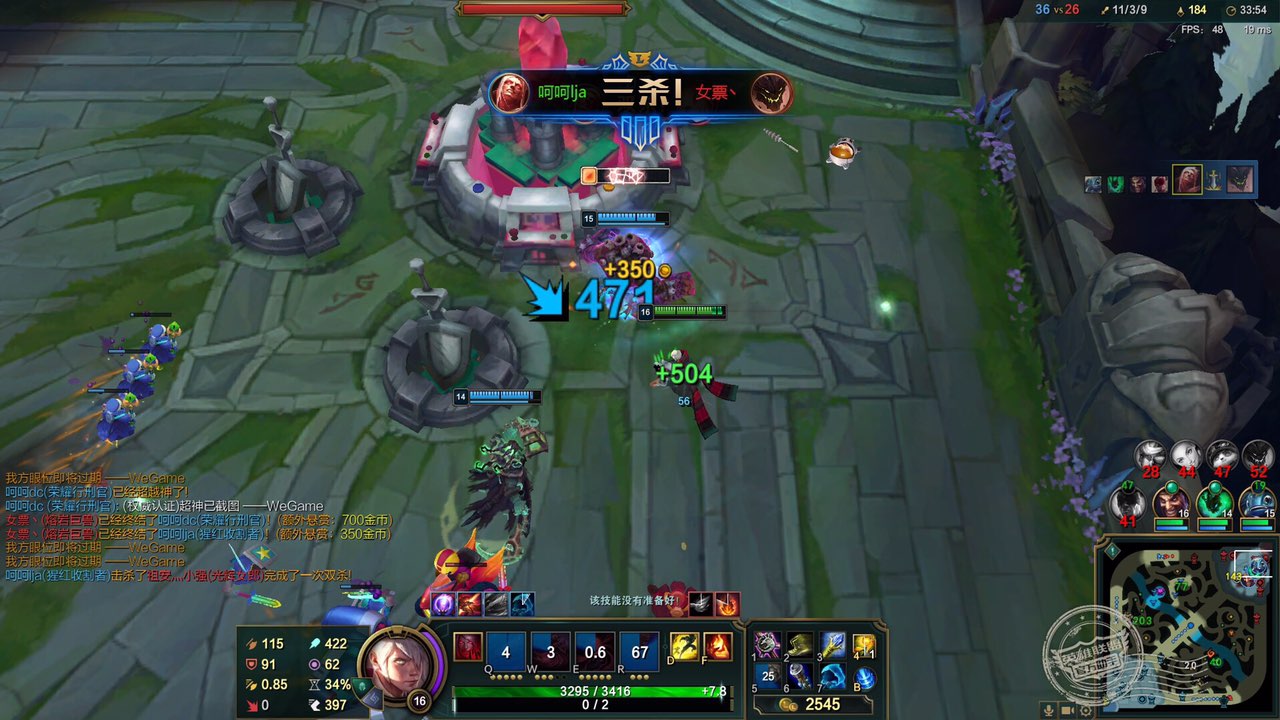Viewport: 1280px width, 720px height.
Task: Activate the Recall button
Action: (x=865, y=678)
